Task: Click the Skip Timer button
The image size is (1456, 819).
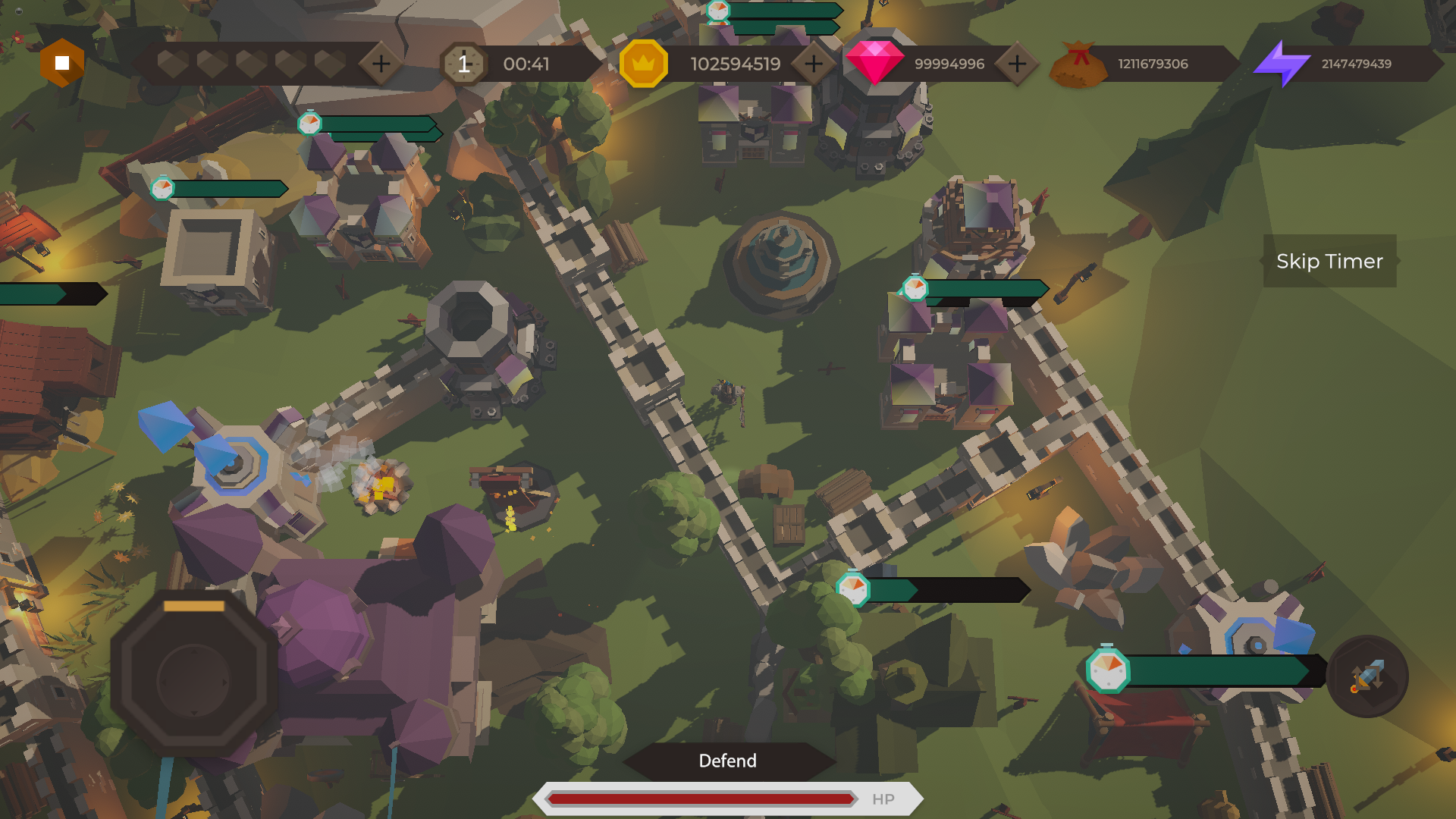Action: click(x=1329, y=261)
